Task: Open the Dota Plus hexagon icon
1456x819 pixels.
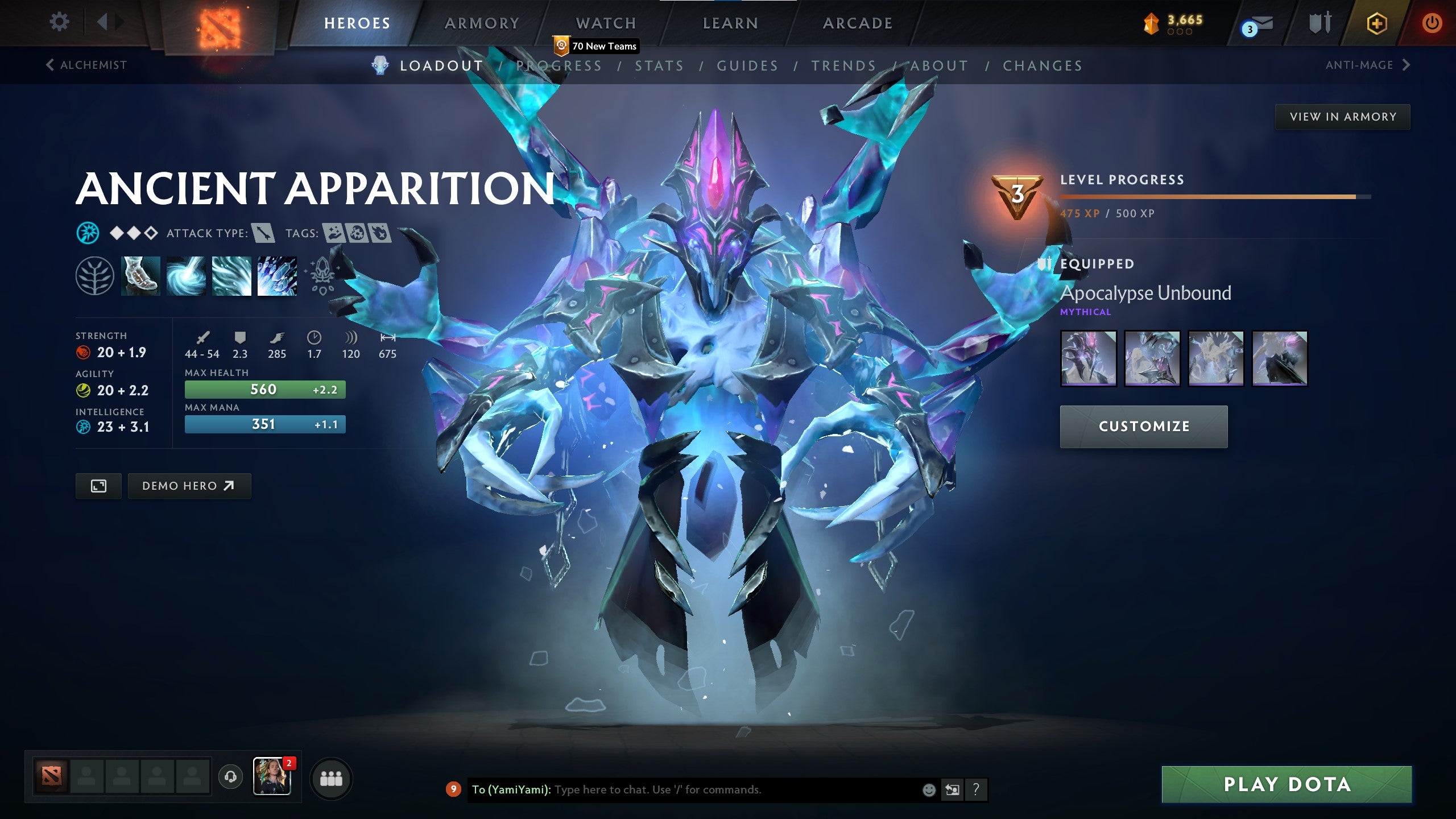Action: [1376, 24]
